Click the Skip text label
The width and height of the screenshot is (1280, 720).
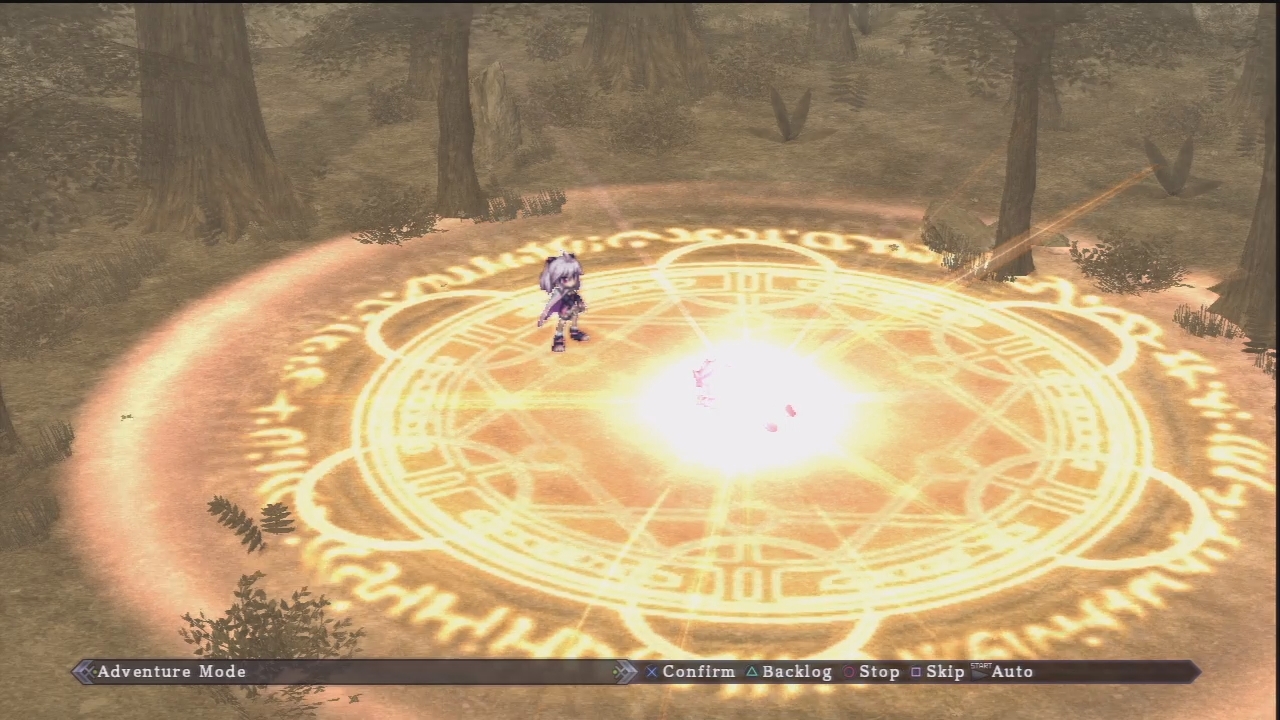pyautogui.click(x=944, y=671)
